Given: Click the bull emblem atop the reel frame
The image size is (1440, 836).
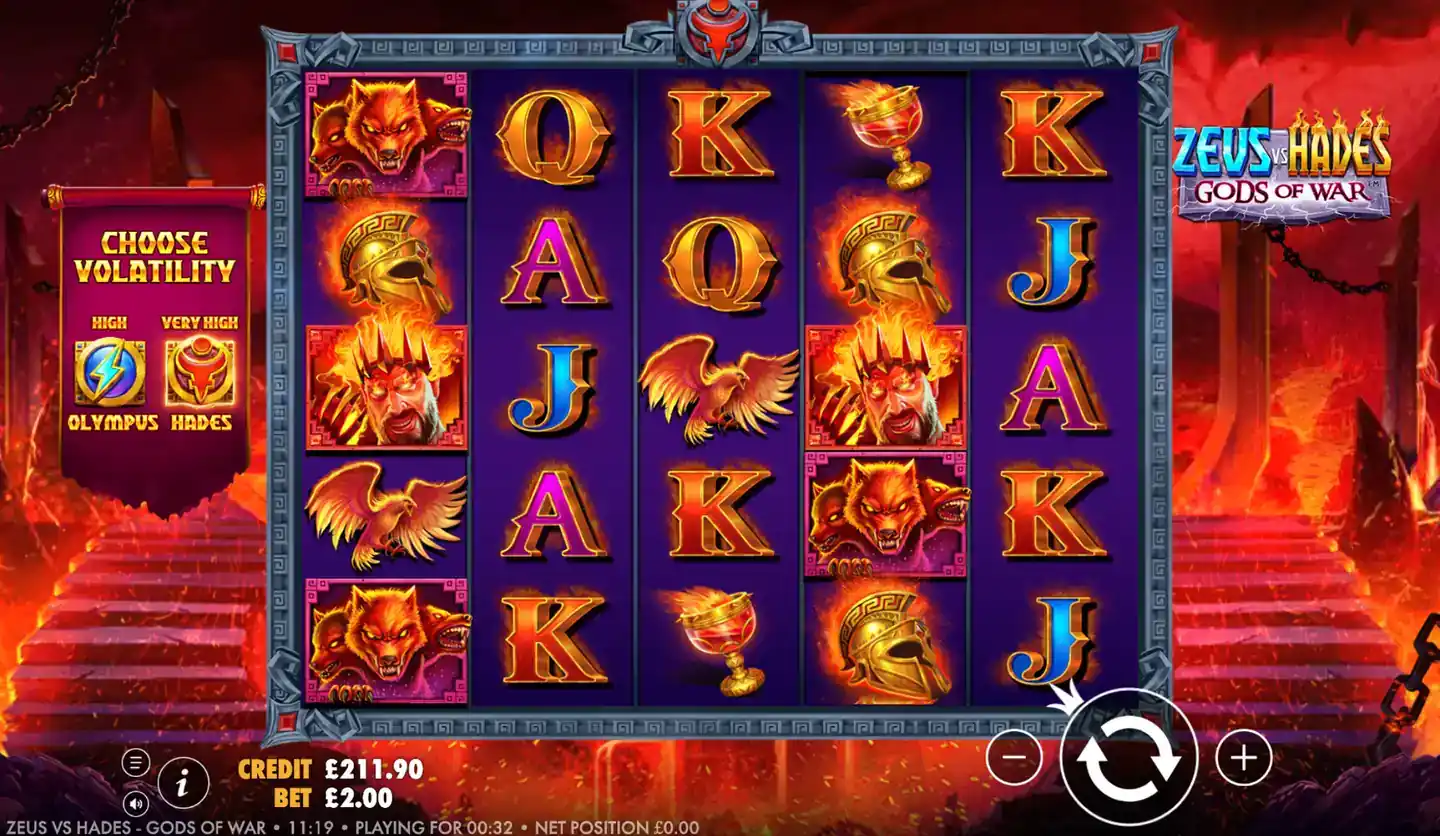Looking at the screenshot, I should coord(718,30).
